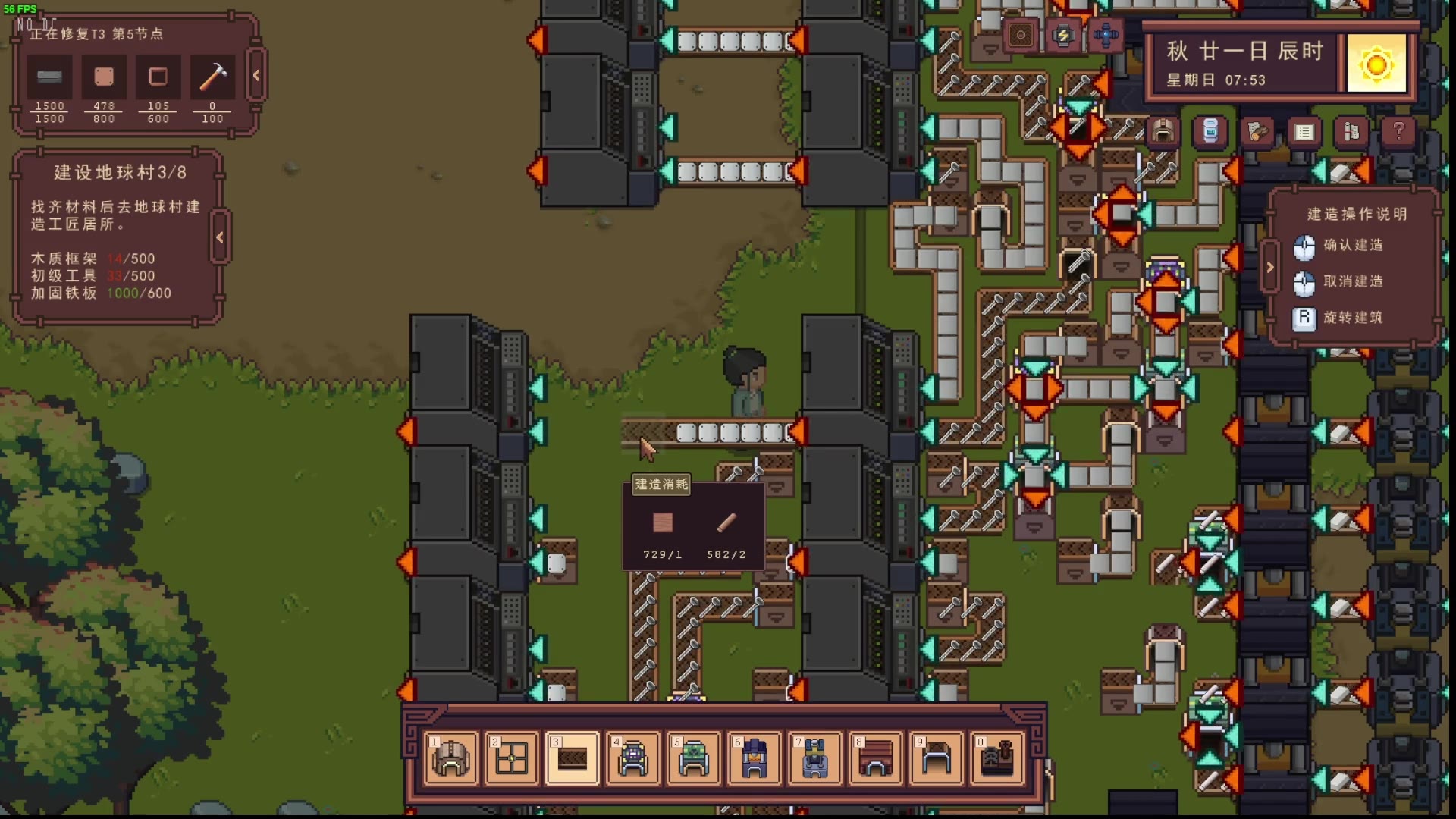Screen dimensions: 1456x819
Task: Open the help question mark button
Action: coord(1398,132)
